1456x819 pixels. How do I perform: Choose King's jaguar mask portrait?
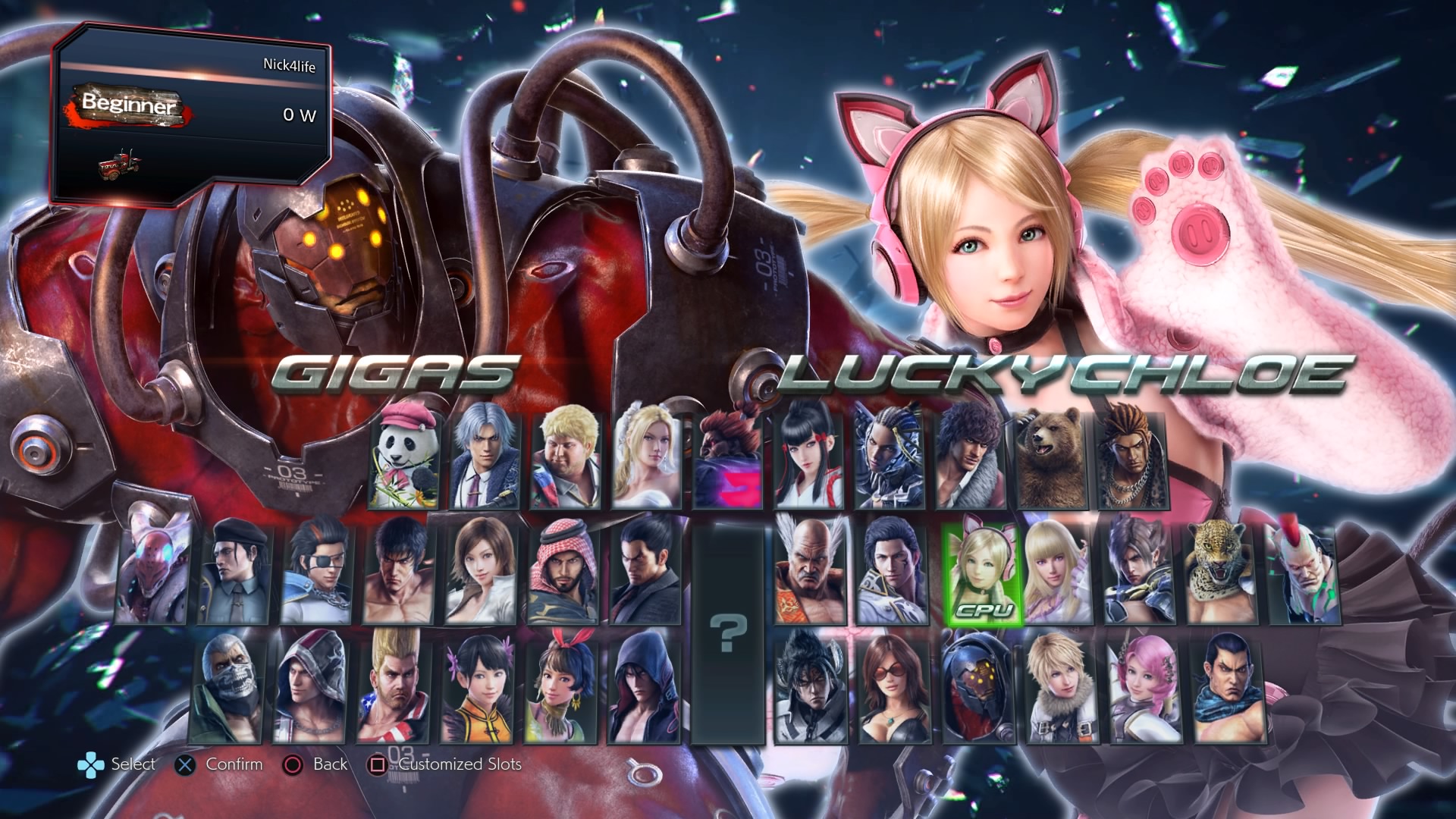1221,573
